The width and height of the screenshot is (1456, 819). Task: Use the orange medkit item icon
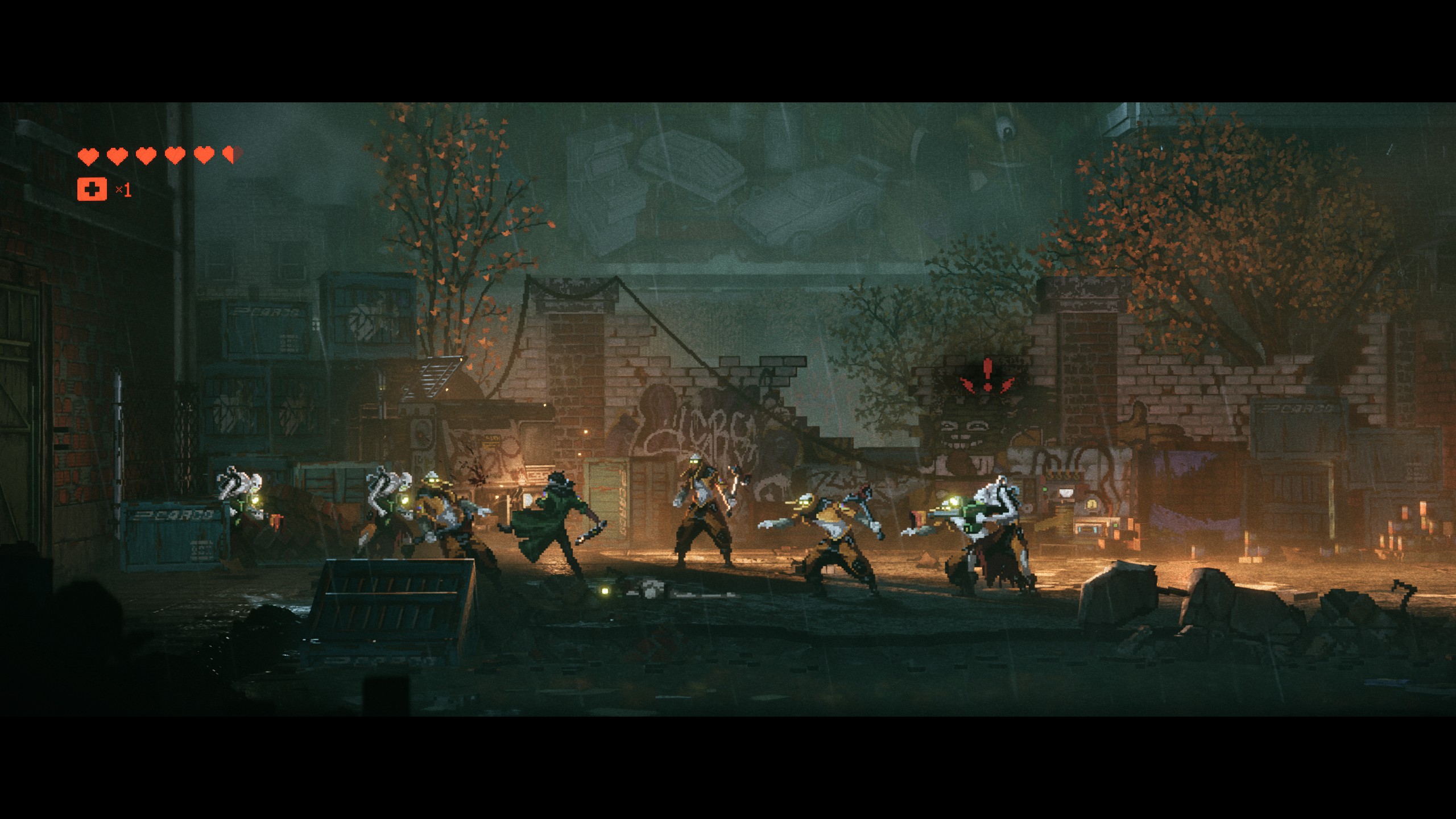click(x=92, y=189)
